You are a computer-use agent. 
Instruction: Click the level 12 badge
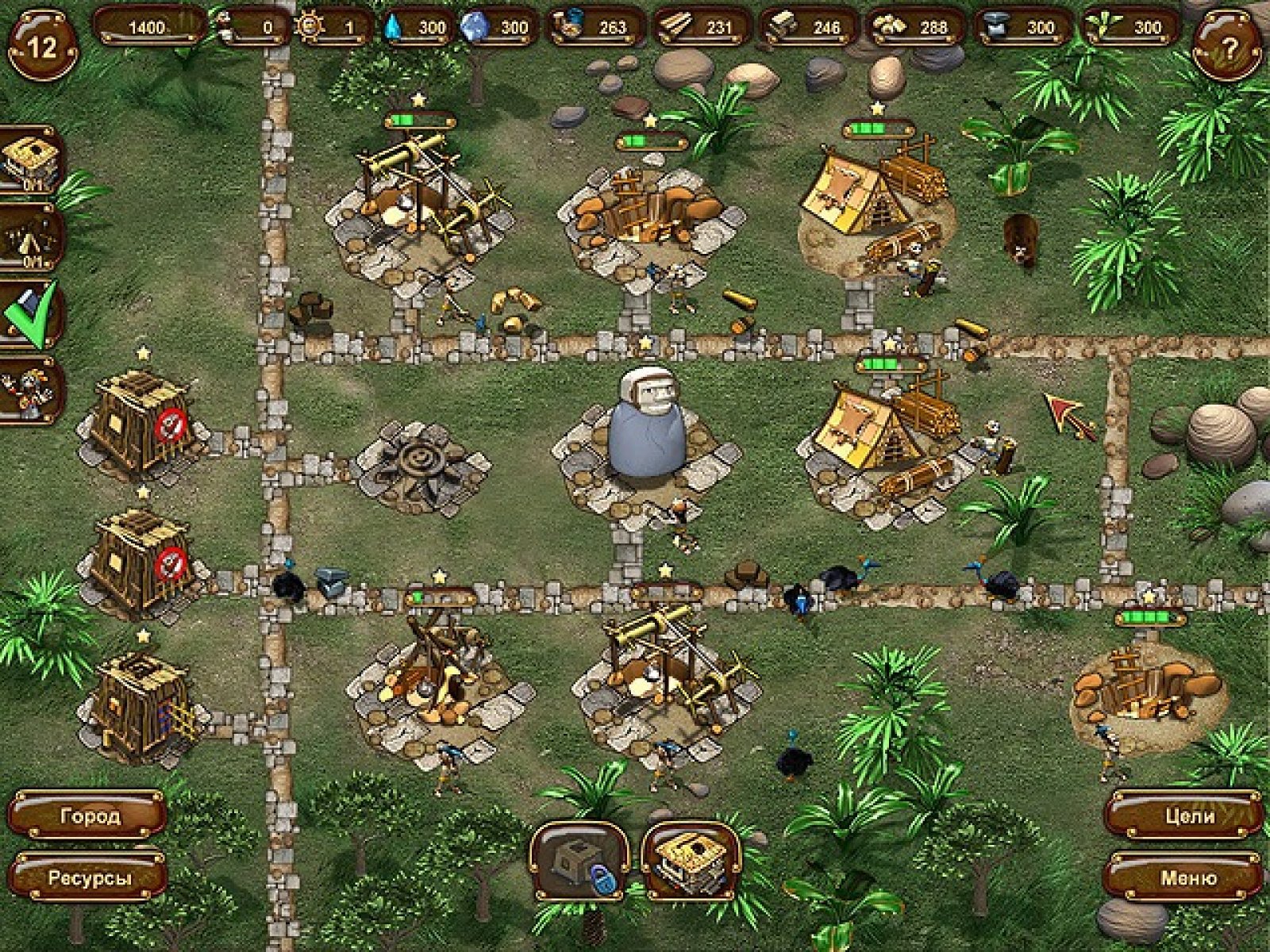coord(42,46)
